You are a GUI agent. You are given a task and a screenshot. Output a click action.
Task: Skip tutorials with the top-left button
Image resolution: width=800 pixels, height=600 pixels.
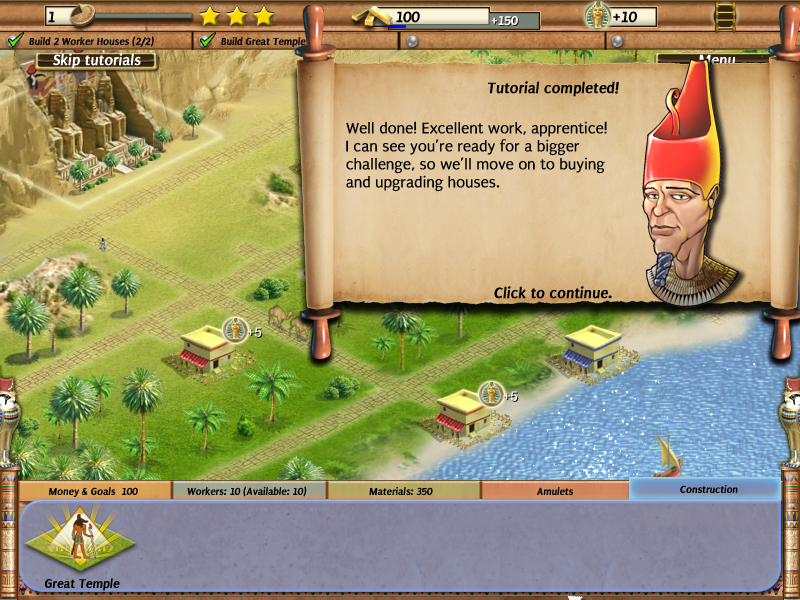97,60
